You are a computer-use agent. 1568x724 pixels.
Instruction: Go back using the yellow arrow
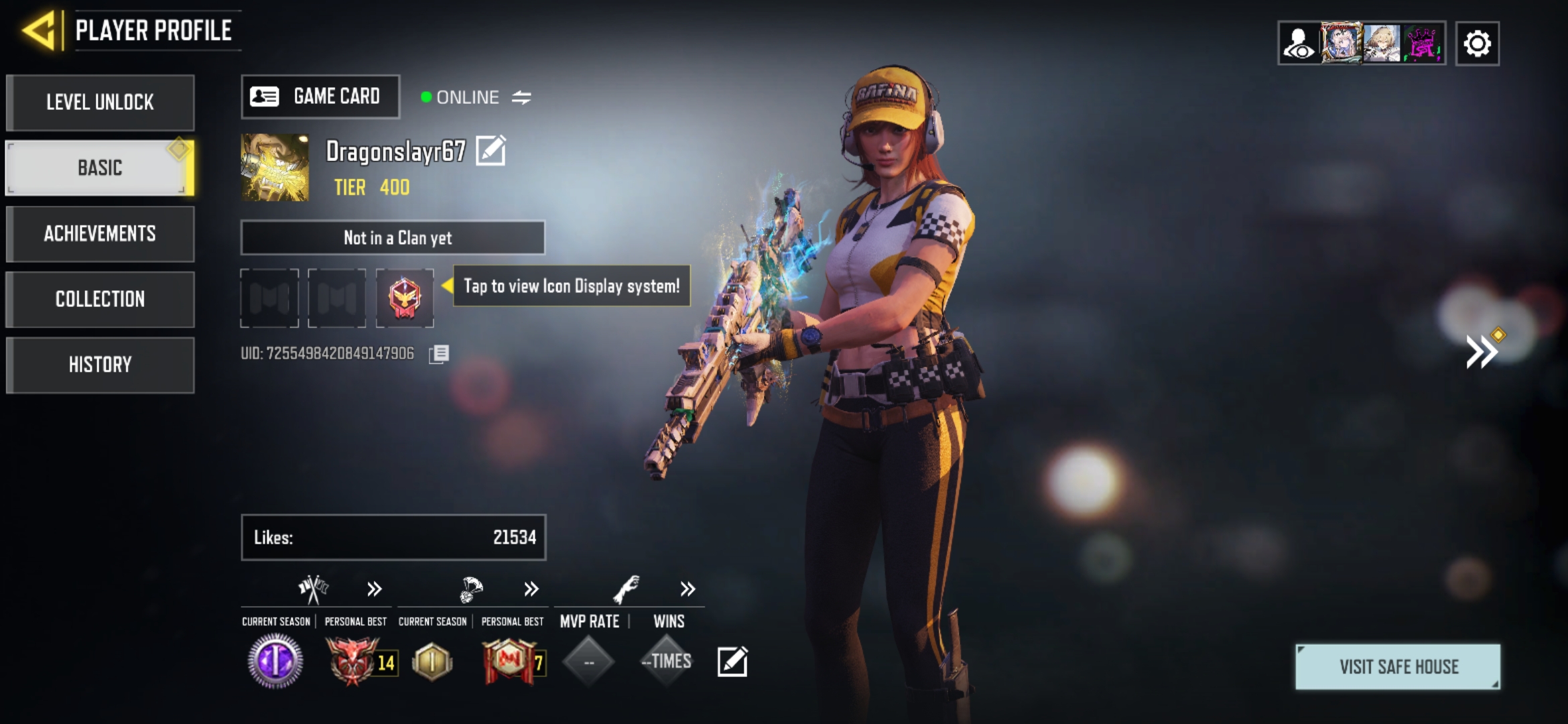[x=40, y=31]
